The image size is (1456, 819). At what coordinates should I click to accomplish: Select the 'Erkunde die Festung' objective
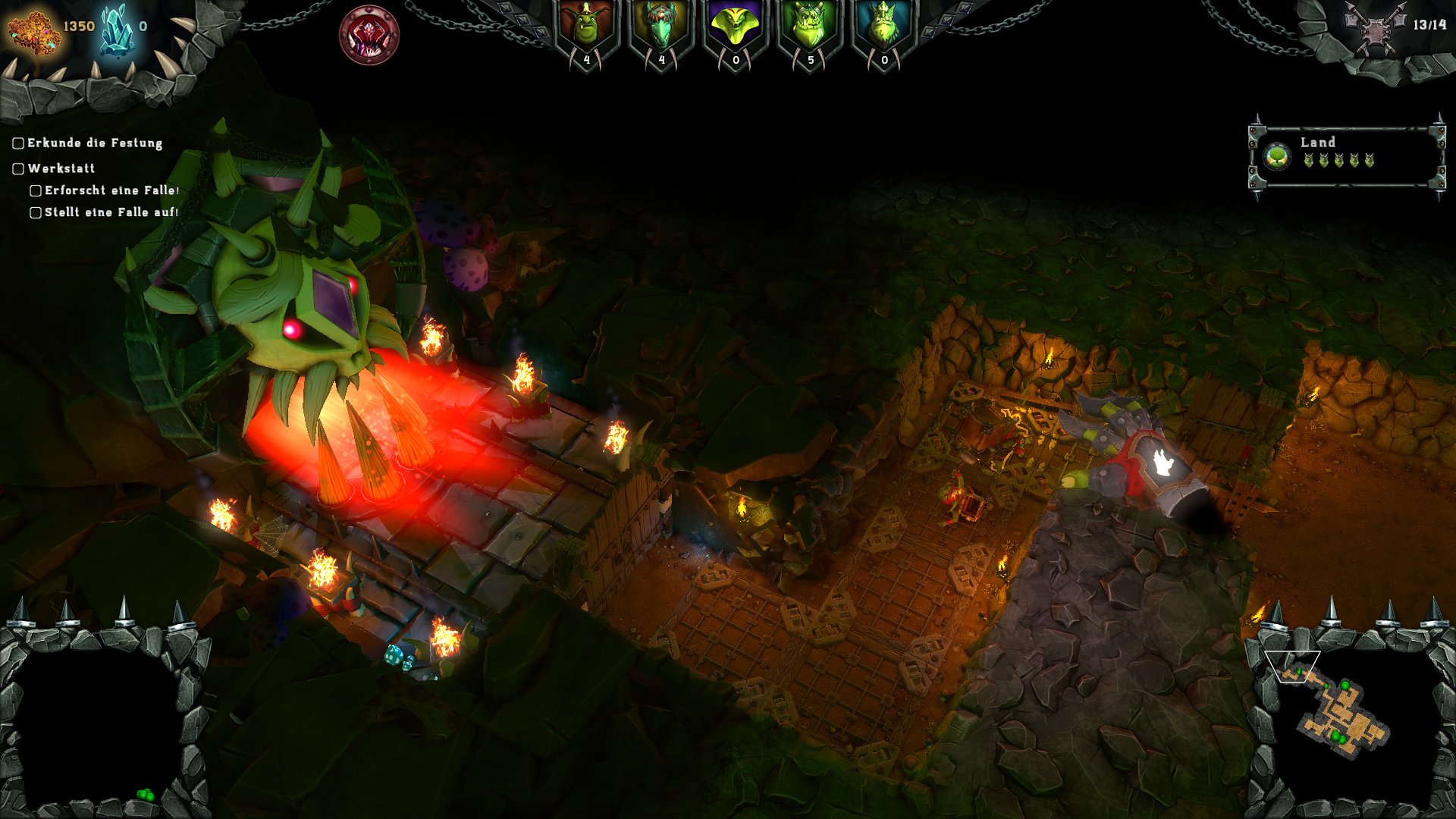[x=94, y=143]
